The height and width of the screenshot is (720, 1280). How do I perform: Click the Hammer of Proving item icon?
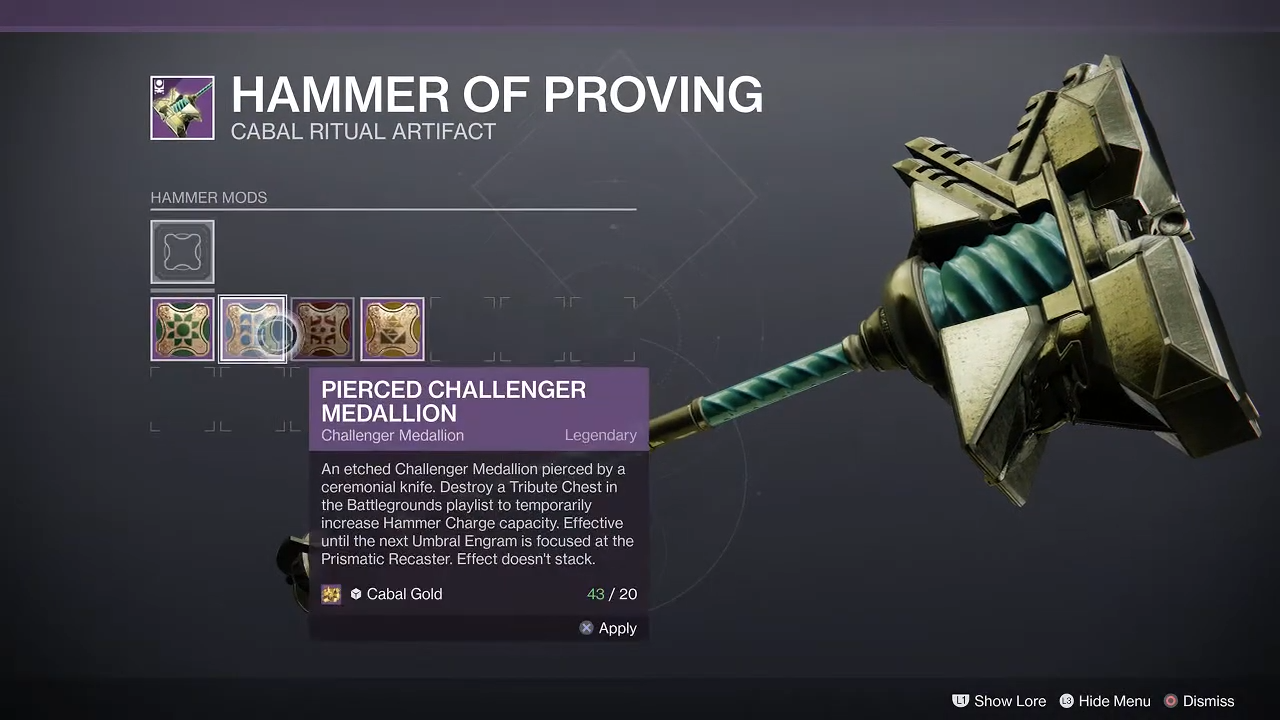coord(182,108)
